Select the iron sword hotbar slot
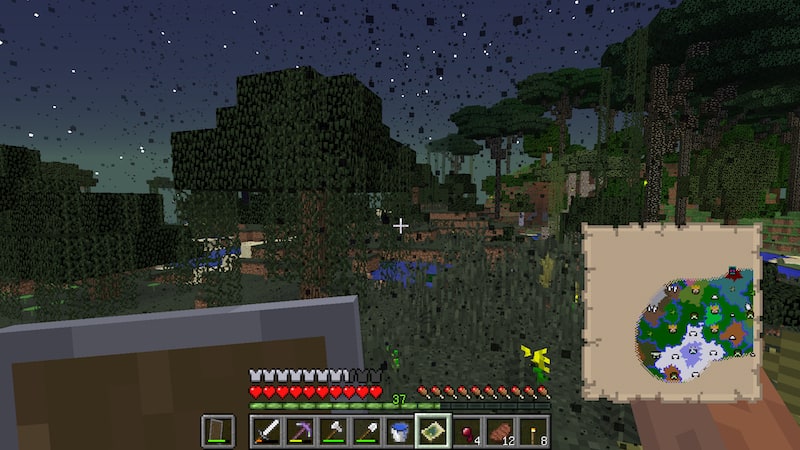Viewport: 800px width, 450px height. pos(266,431)
